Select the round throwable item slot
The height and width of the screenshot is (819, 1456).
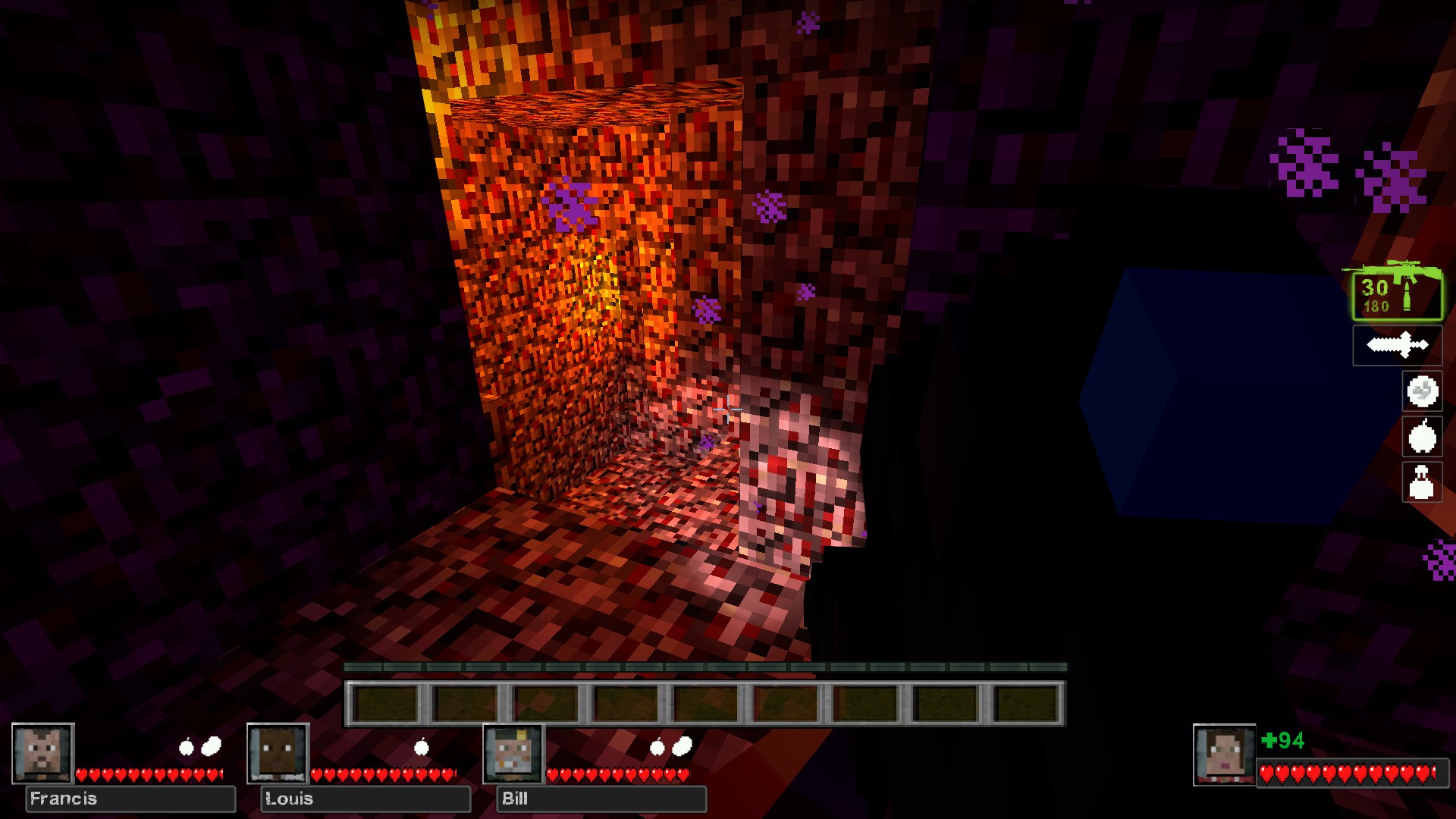[1422, 391]
